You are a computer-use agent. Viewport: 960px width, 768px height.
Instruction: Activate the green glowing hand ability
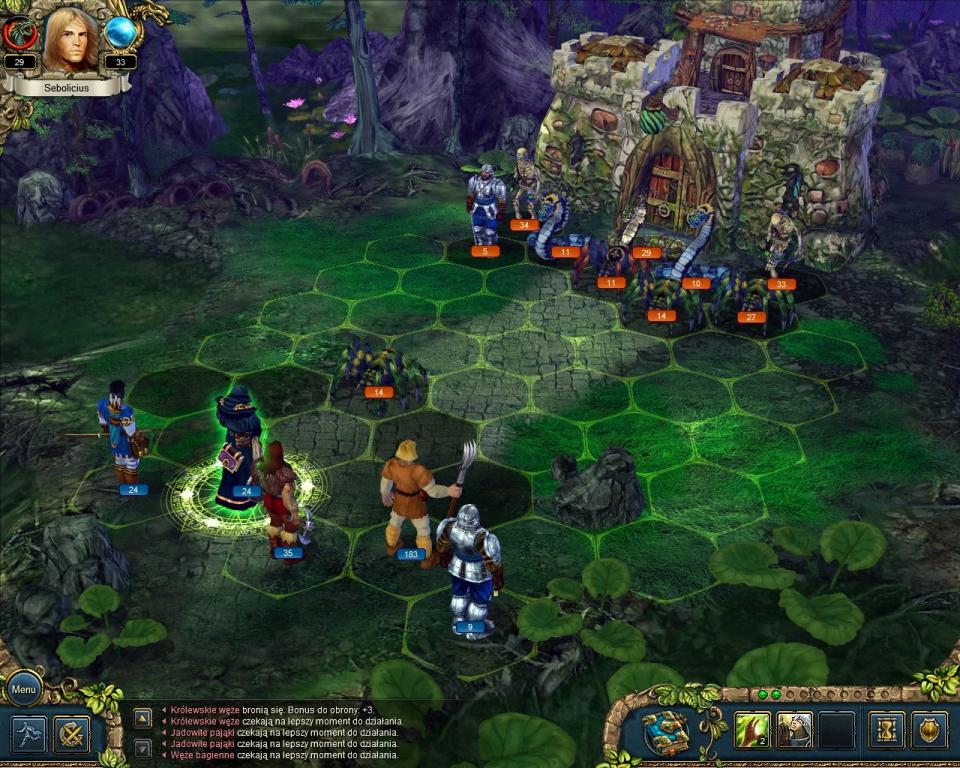[752, 730]
